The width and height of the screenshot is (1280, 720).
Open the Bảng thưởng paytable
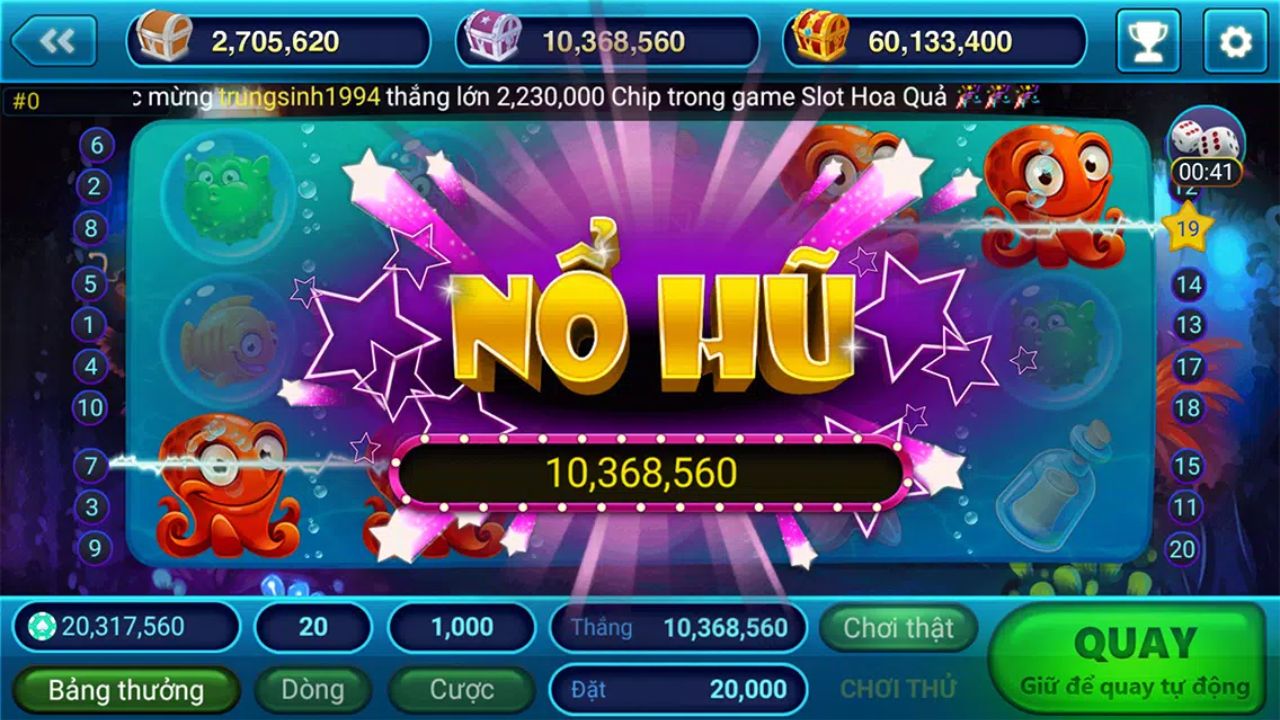coord(127,690)
